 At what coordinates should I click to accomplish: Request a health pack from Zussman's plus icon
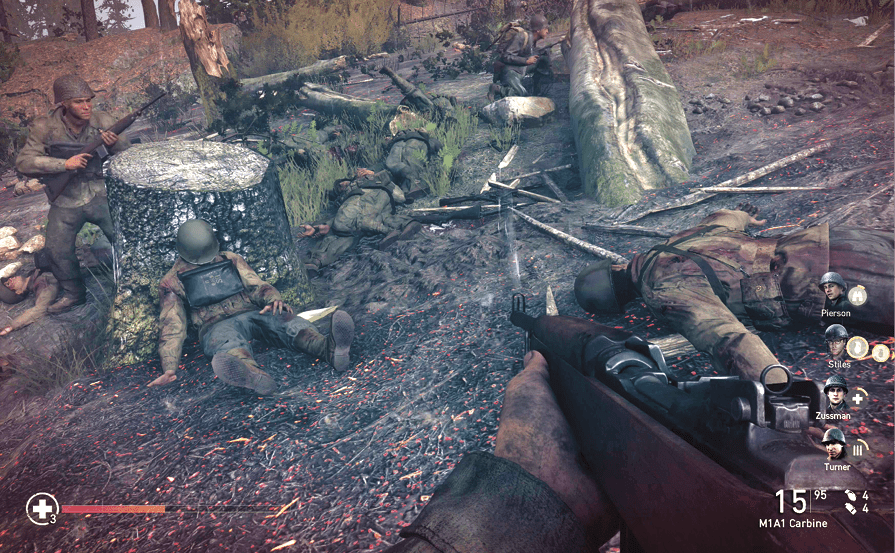pos(857,398)
